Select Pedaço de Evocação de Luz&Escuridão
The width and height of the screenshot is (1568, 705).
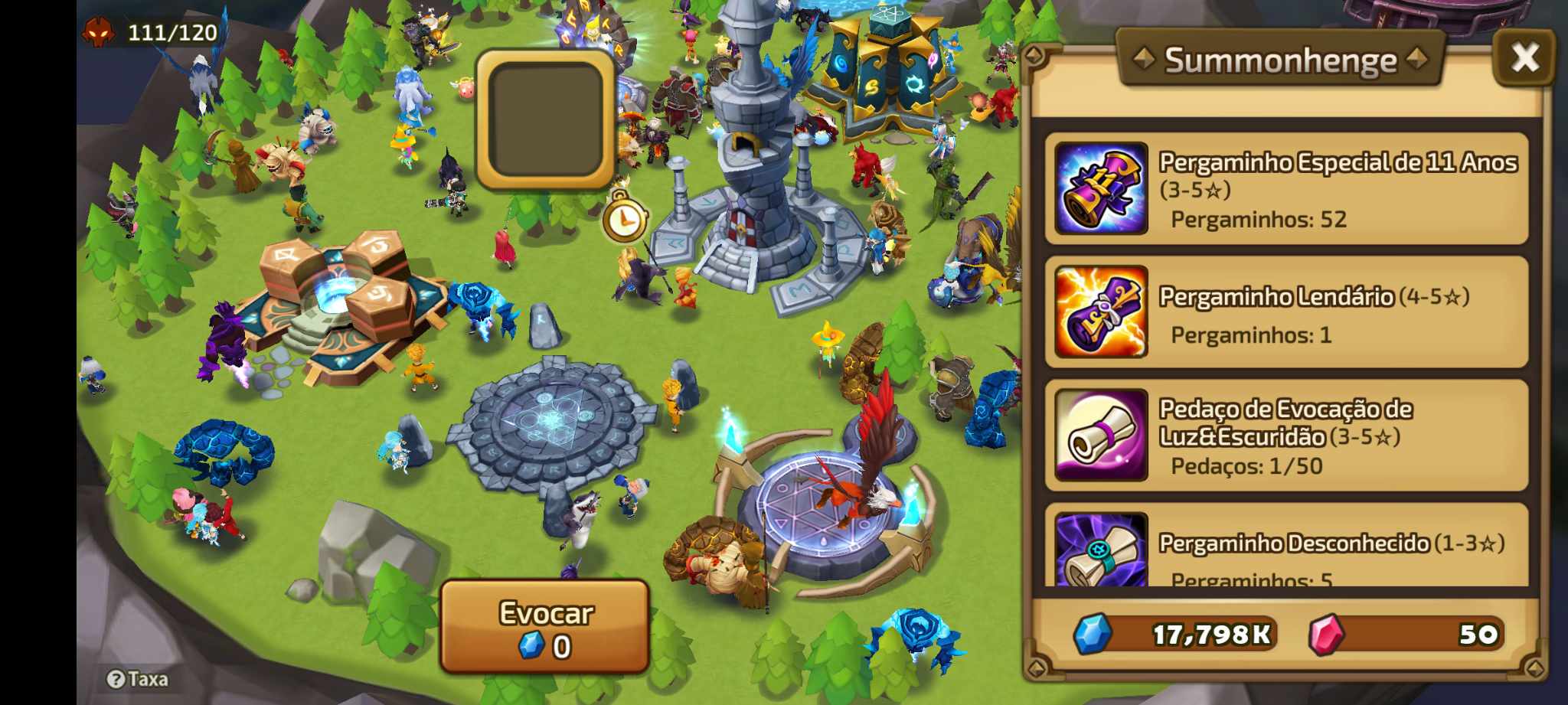(x=1286, y=436)
